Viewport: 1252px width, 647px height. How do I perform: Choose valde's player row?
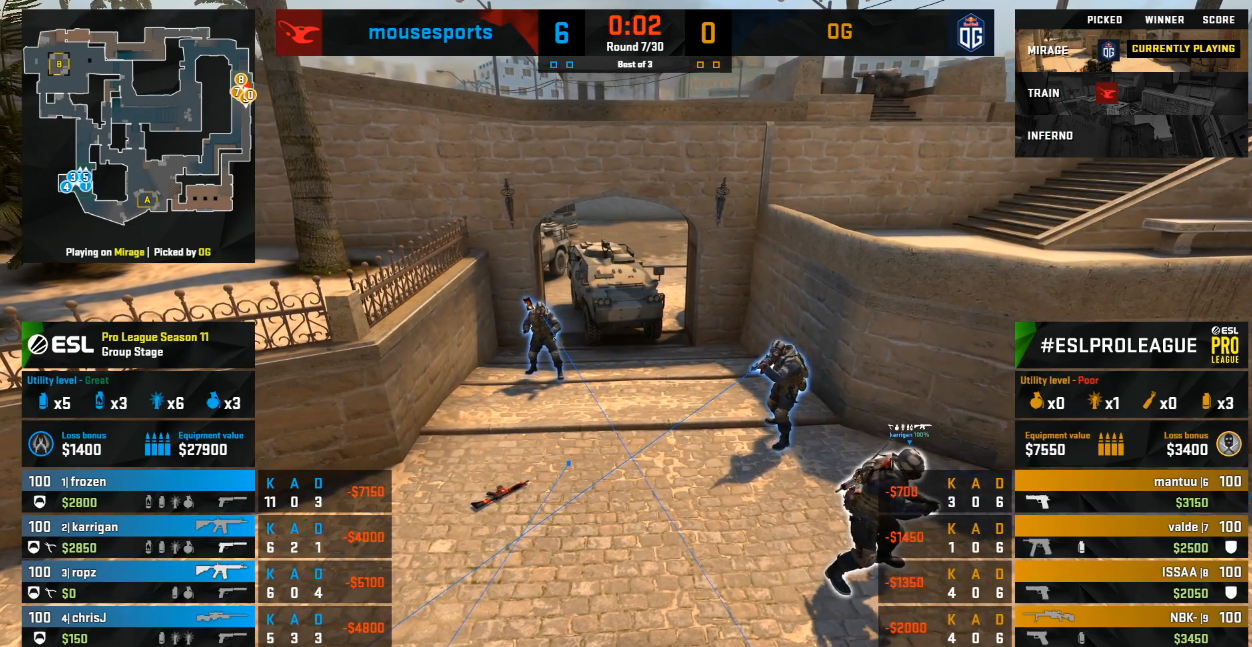(1130, 536)
